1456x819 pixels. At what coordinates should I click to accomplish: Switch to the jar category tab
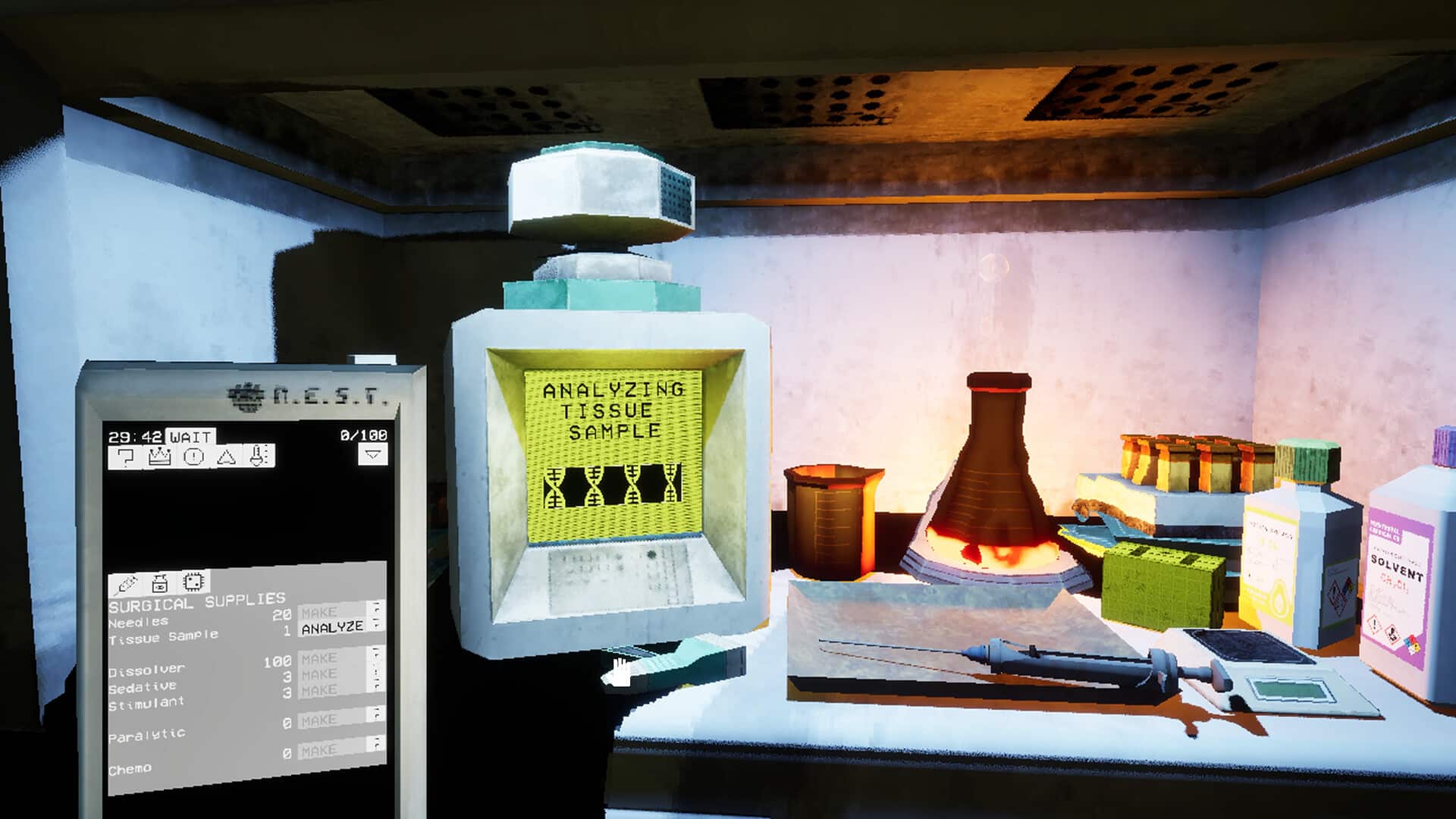160,583
